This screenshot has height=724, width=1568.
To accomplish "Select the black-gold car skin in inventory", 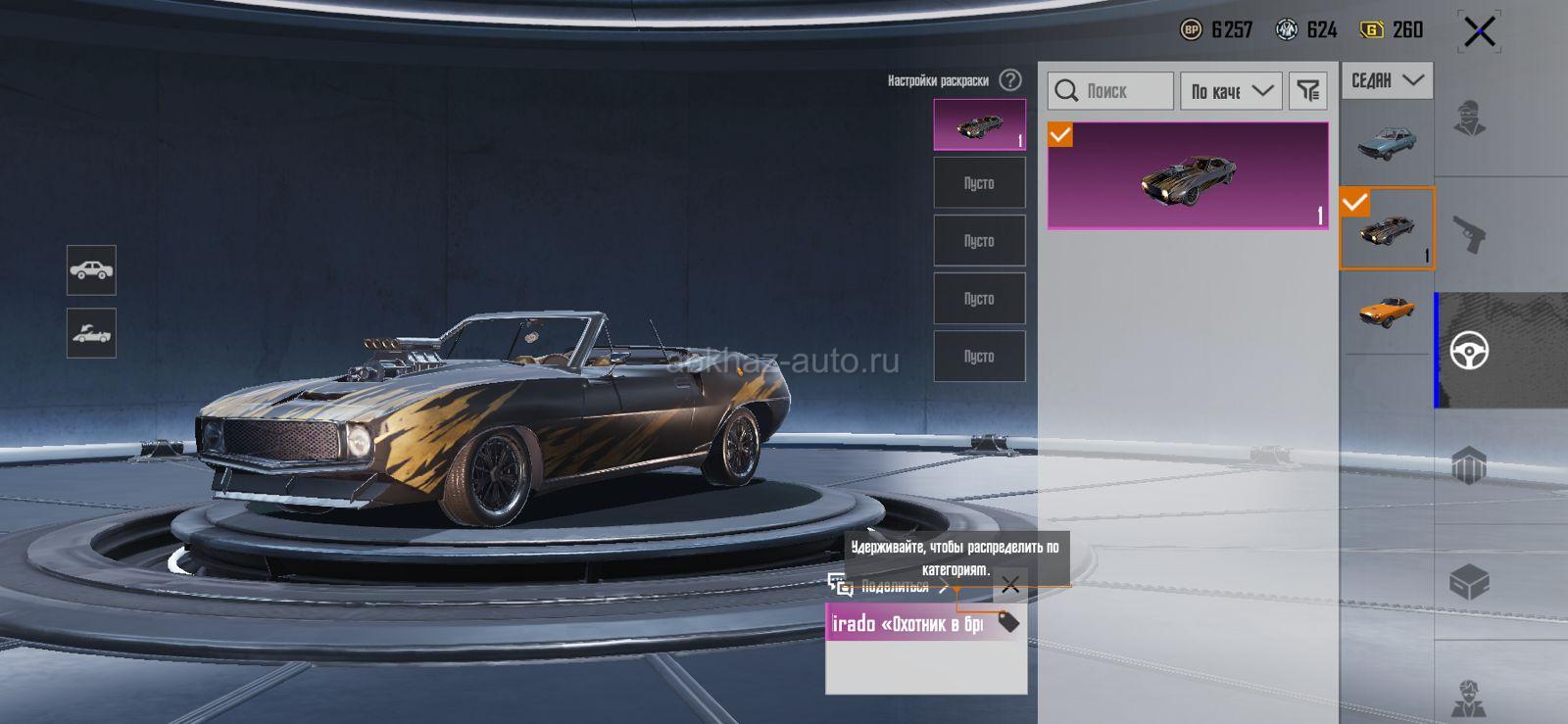I will coord(1188,176).
